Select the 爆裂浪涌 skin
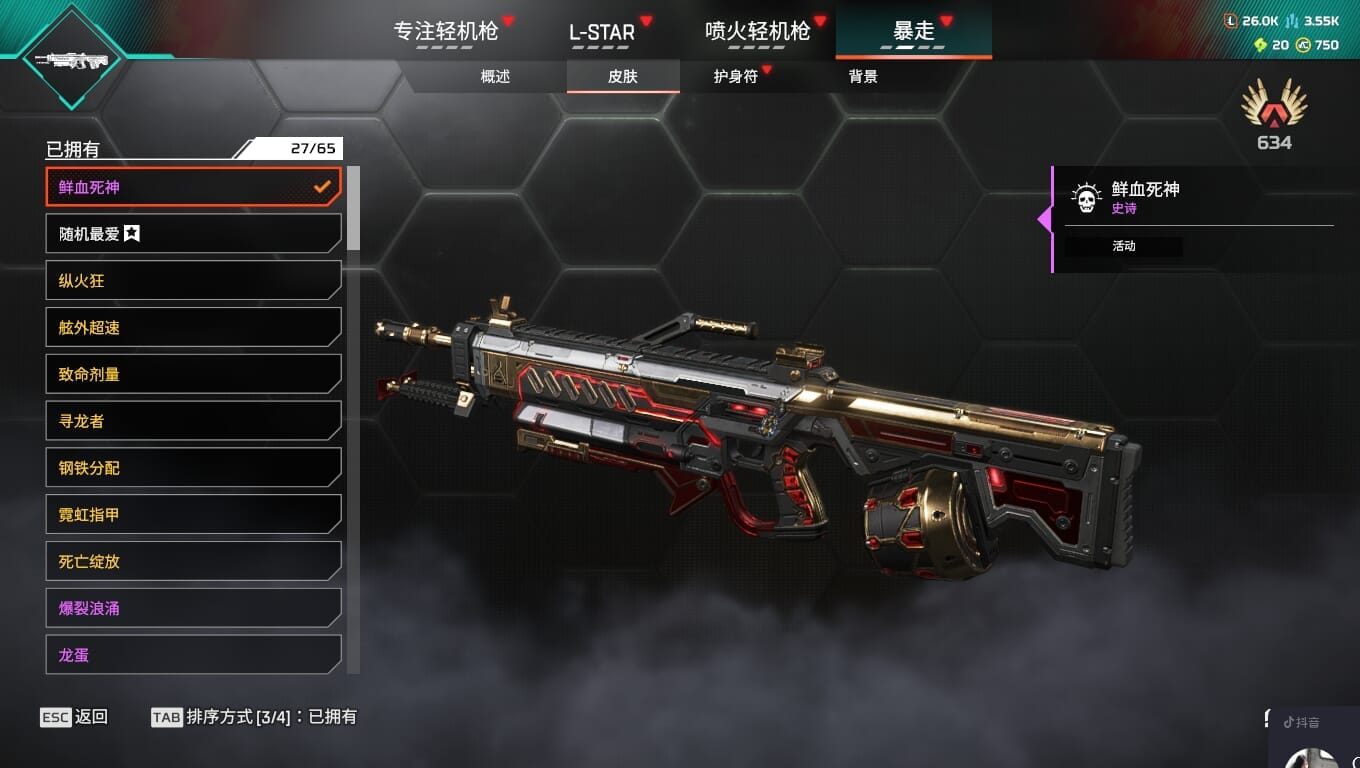The height and width of the screenshot is (768, 1360). [x=193, y=608]
